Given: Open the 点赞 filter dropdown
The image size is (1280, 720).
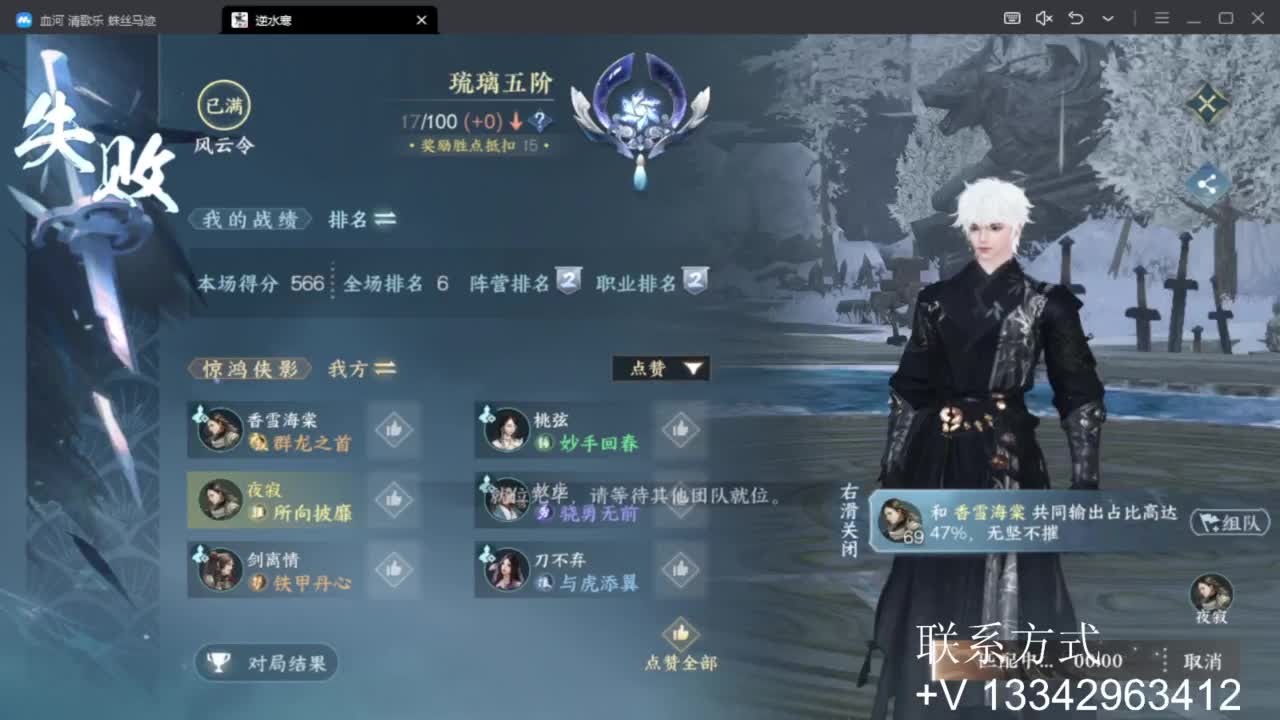Looking at the screenshot, I should (660, 368).
